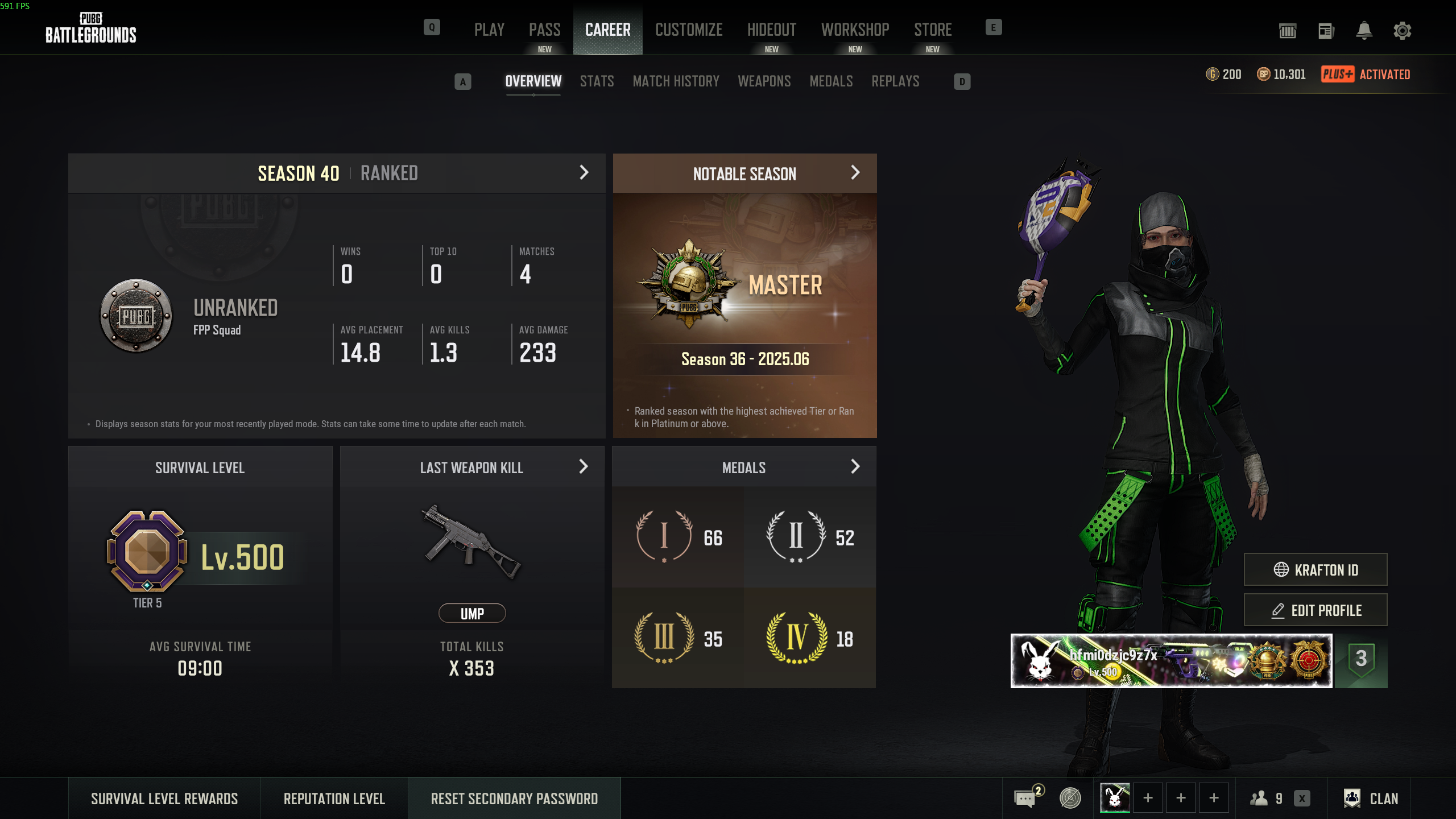
Task: Open settings via the gear icon
Action: click(1402, 31)
